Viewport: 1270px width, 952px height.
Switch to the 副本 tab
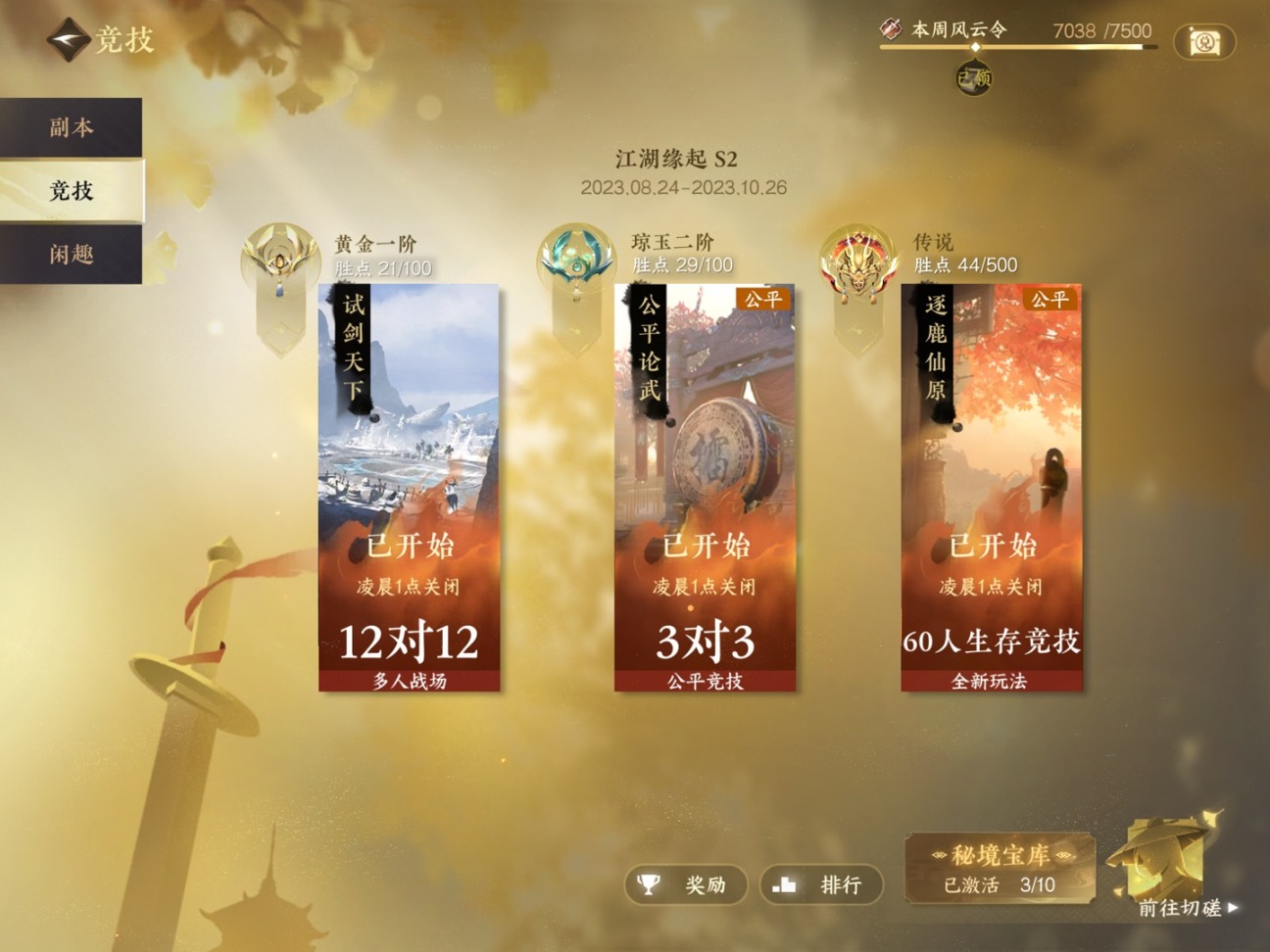point(71,126)
